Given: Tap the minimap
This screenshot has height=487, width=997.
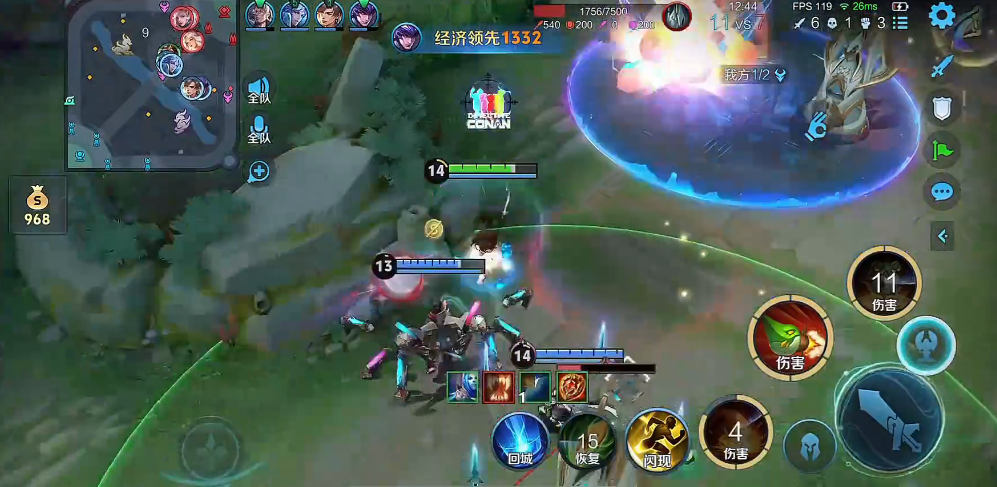Looking at the screenshot, I should click(x=152, y=85).
